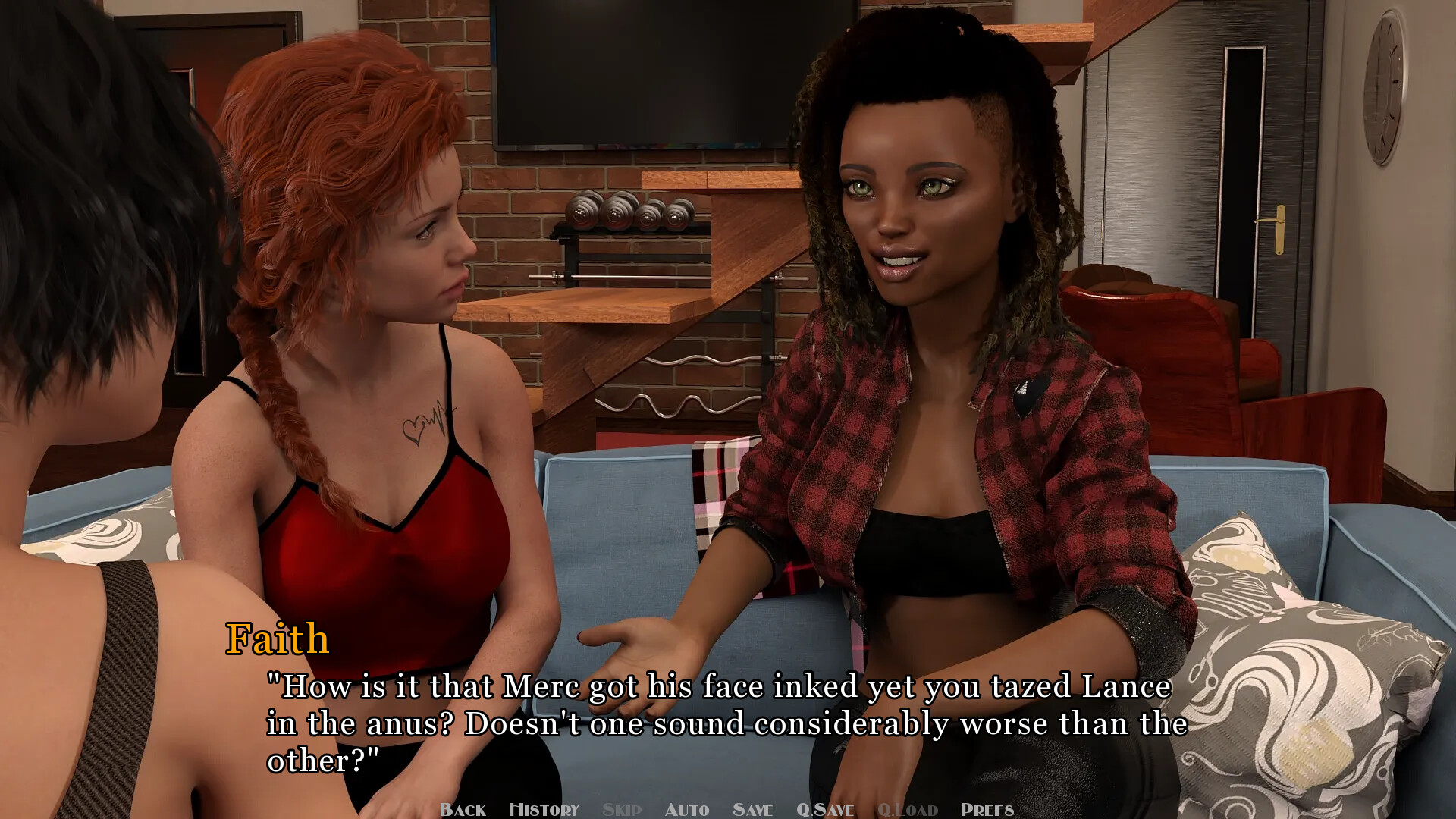
Task: Quick load with Q.Load
Action: 907,808
